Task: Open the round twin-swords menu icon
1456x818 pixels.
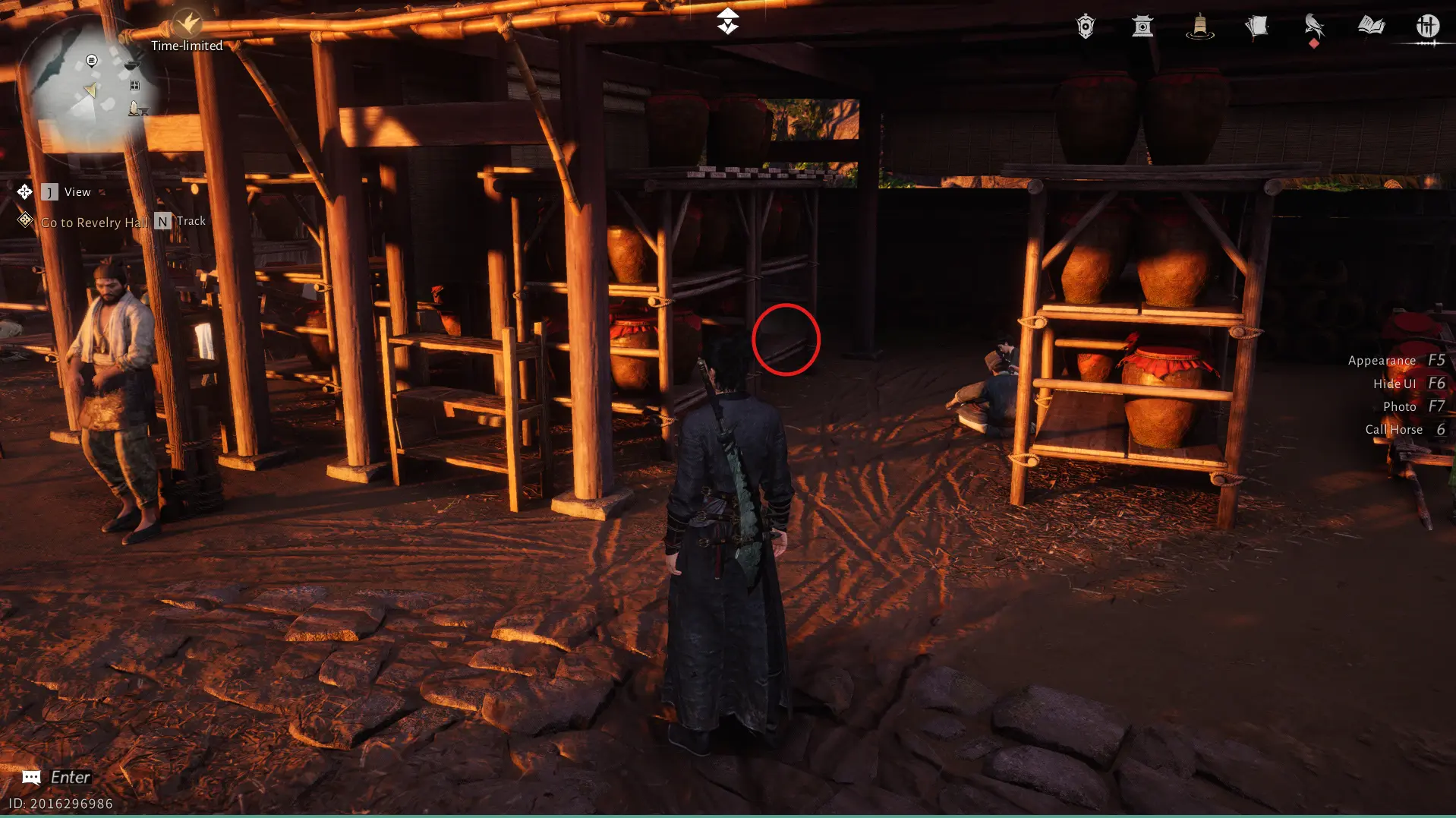Action: point(1427,27)
